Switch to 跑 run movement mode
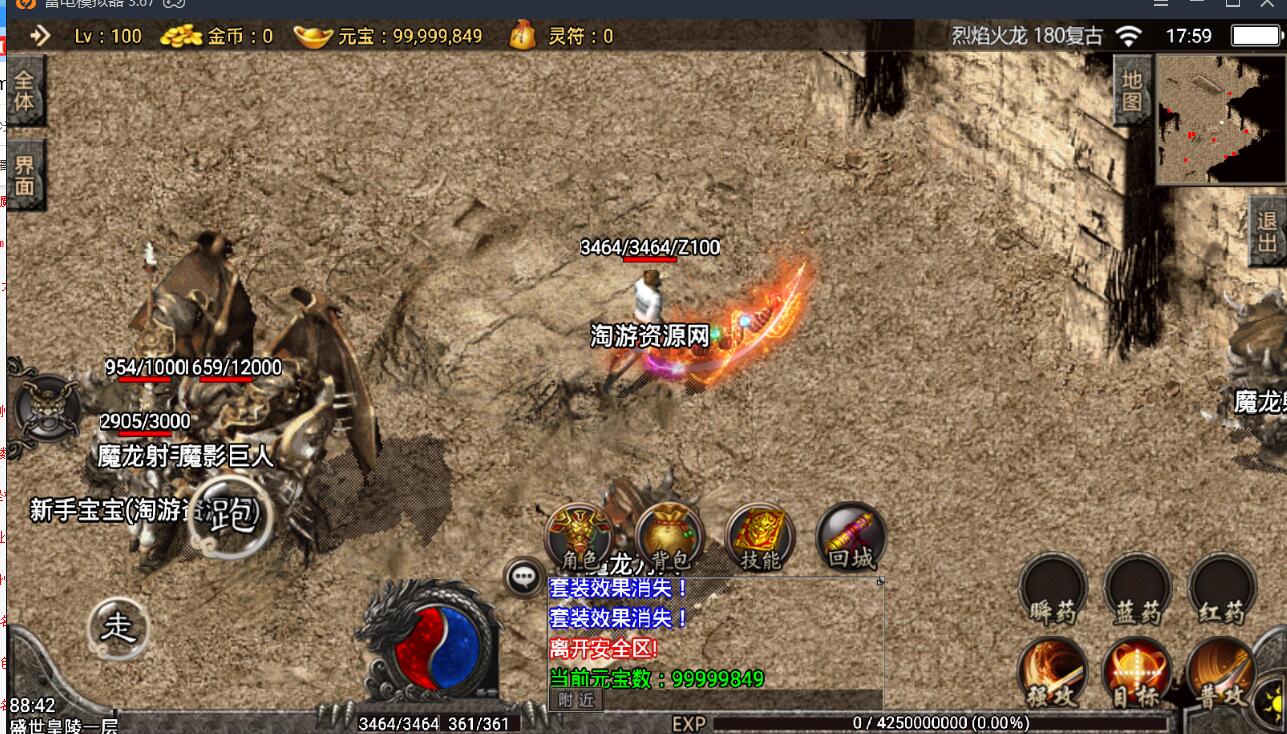 (x=231, y=517)
